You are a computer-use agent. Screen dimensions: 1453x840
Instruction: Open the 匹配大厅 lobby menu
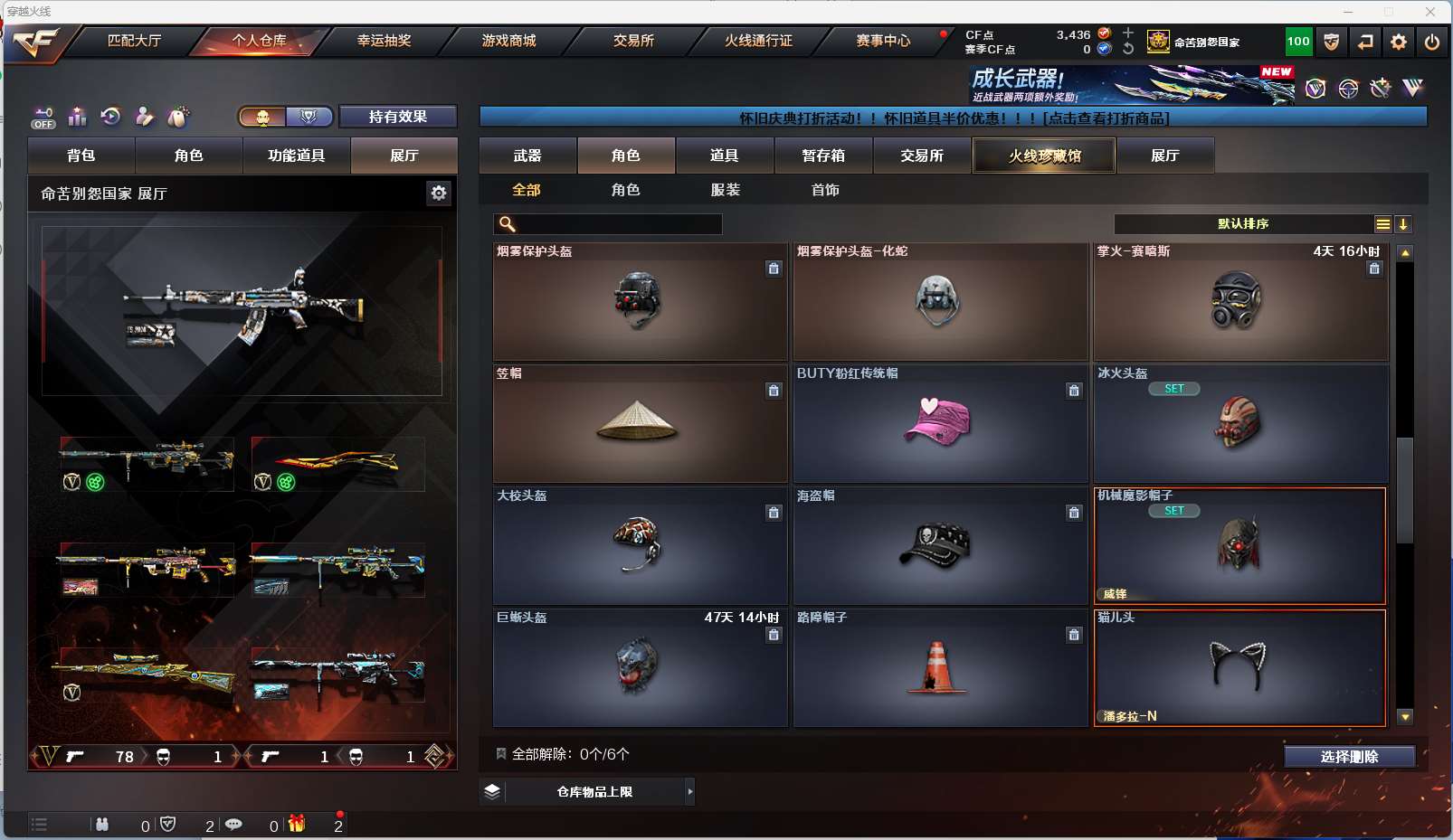click(134, 41)
